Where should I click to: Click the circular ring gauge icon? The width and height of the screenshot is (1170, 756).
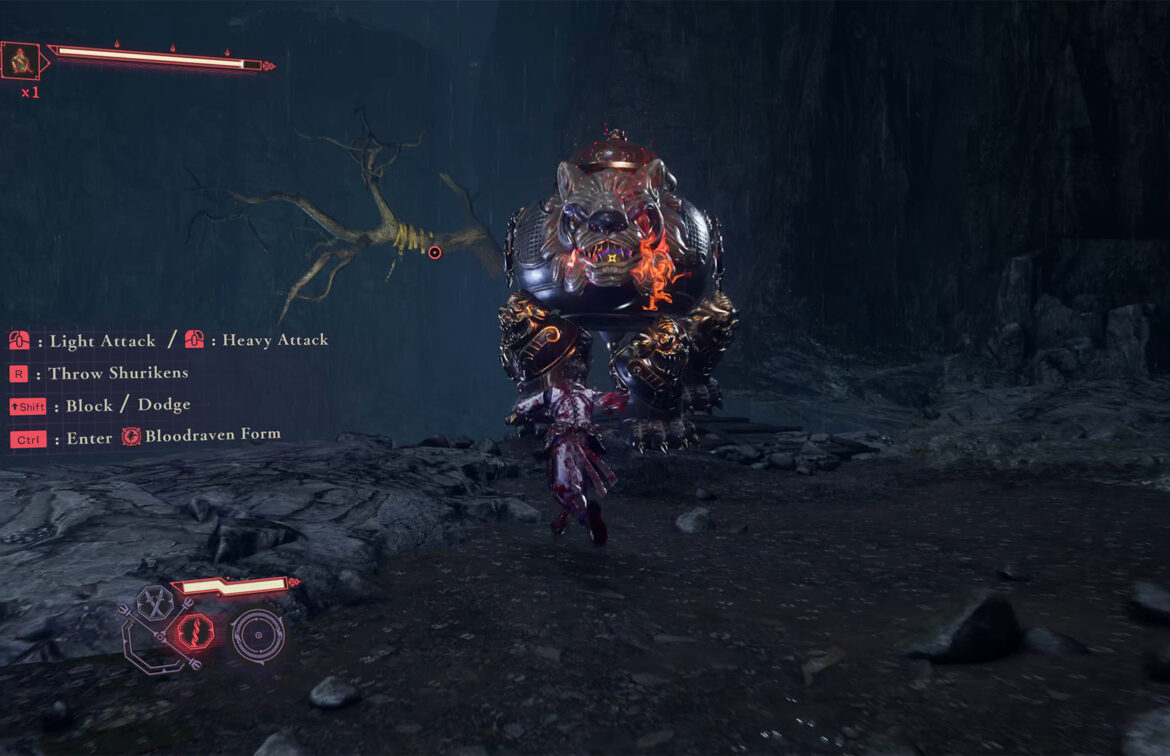tap(258, 634)
